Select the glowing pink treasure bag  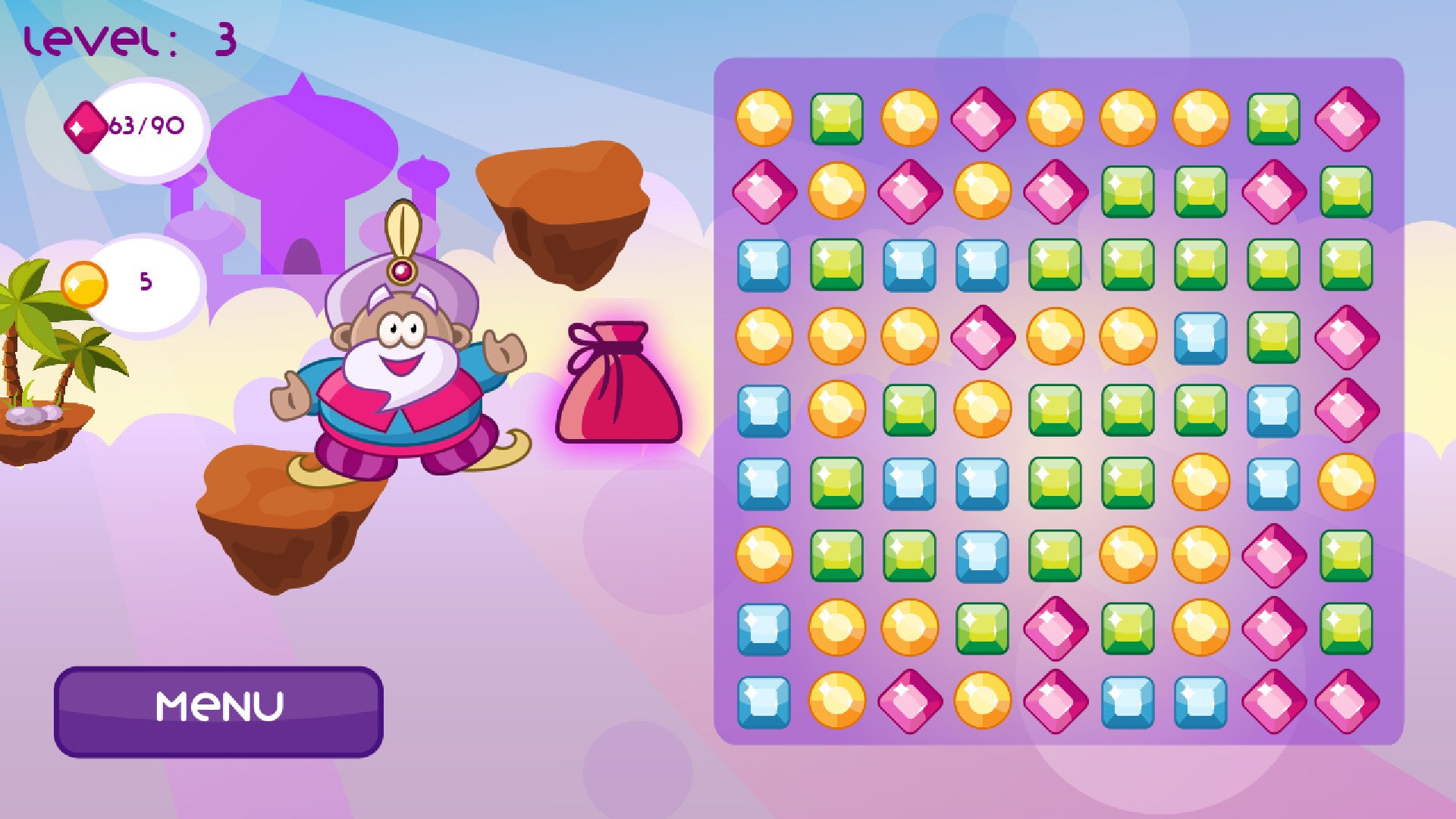[620, 383]
